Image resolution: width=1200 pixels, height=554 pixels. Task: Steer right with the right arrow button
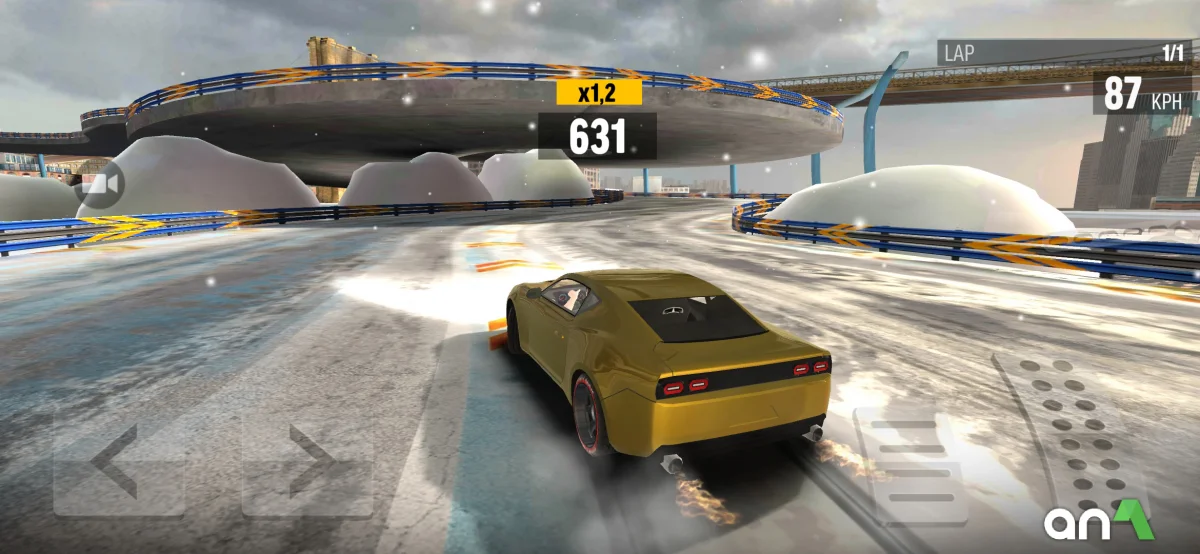tap(308, 462)
